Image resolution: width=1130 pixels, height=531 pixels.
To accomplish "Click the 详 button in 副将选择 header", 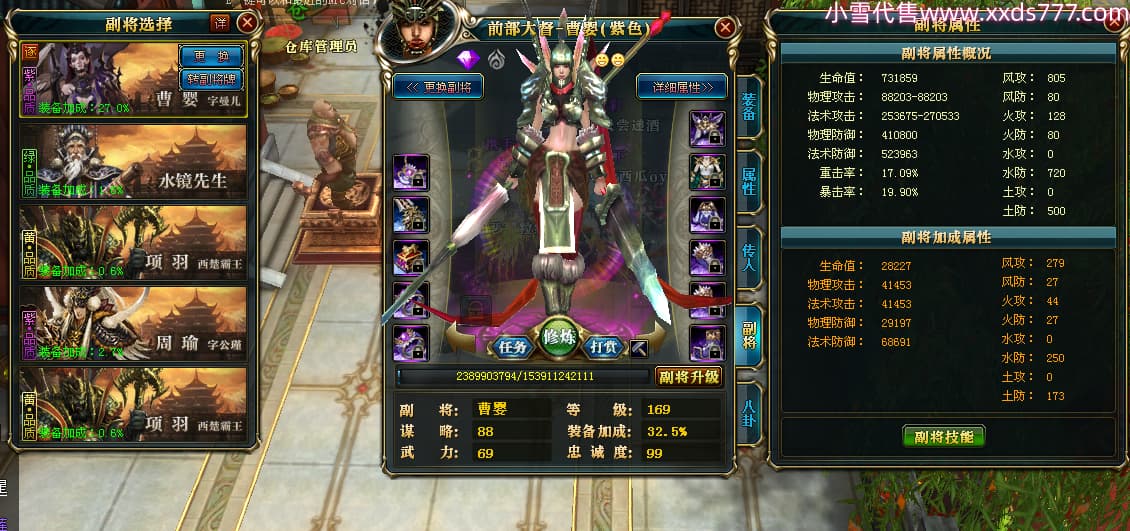I will [220, 23].
